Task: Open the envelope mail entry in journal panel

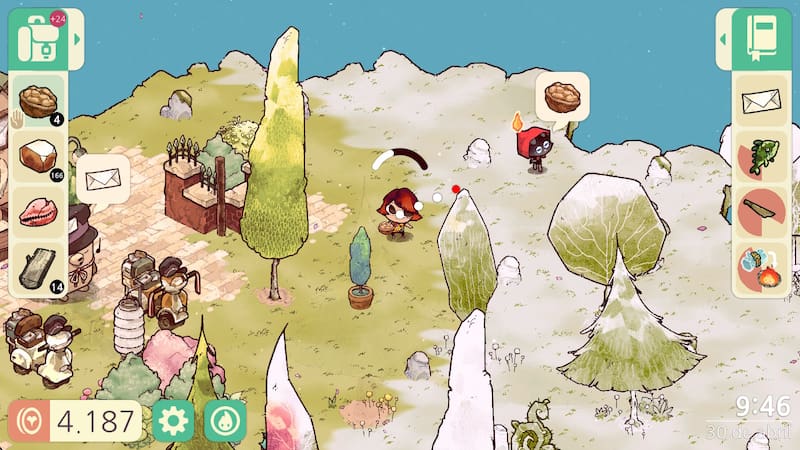Action: coord(761,100)
